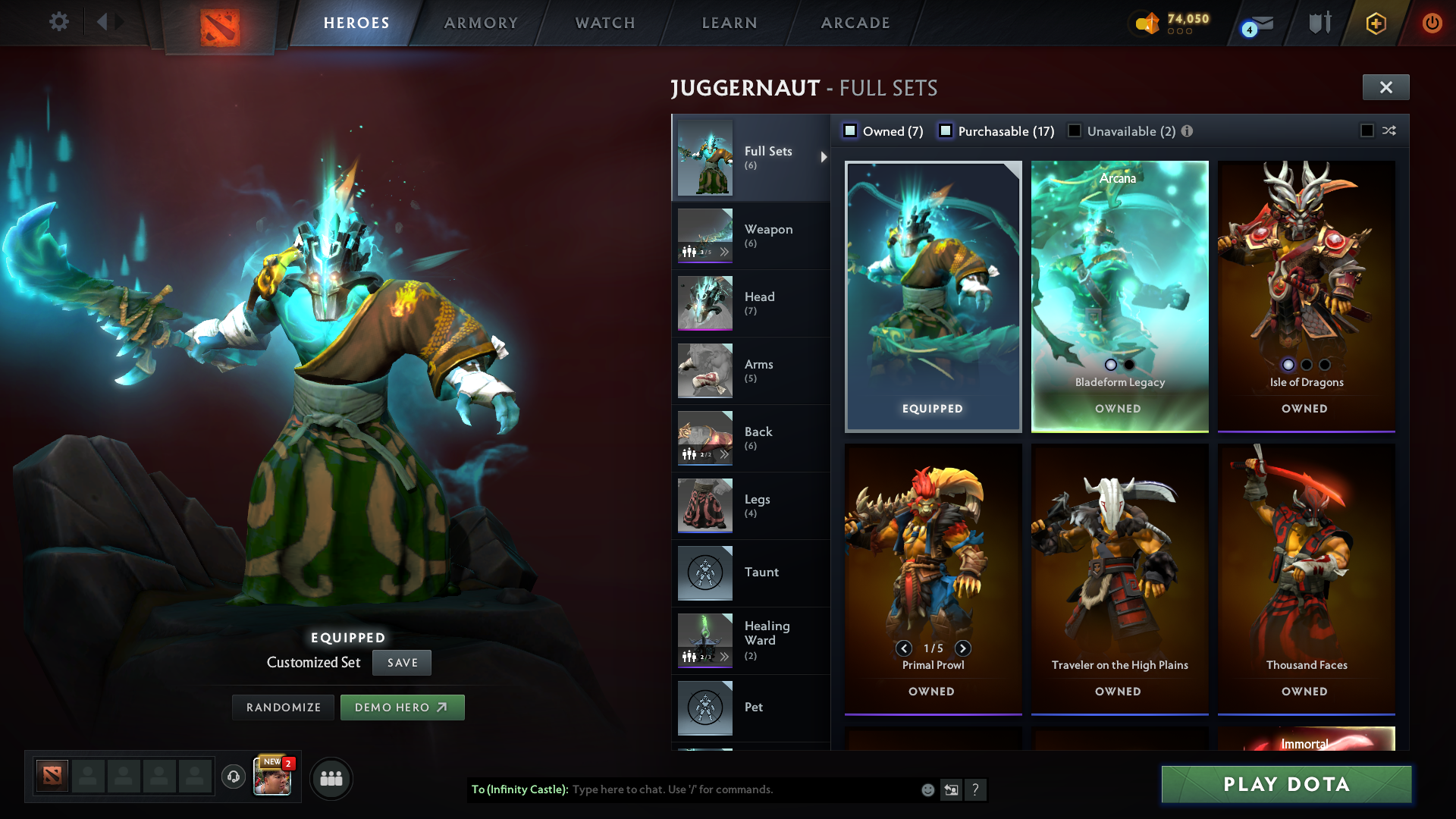Expand the Full Sets category arrow
The image size is (1456, 819).
(822, 157)
